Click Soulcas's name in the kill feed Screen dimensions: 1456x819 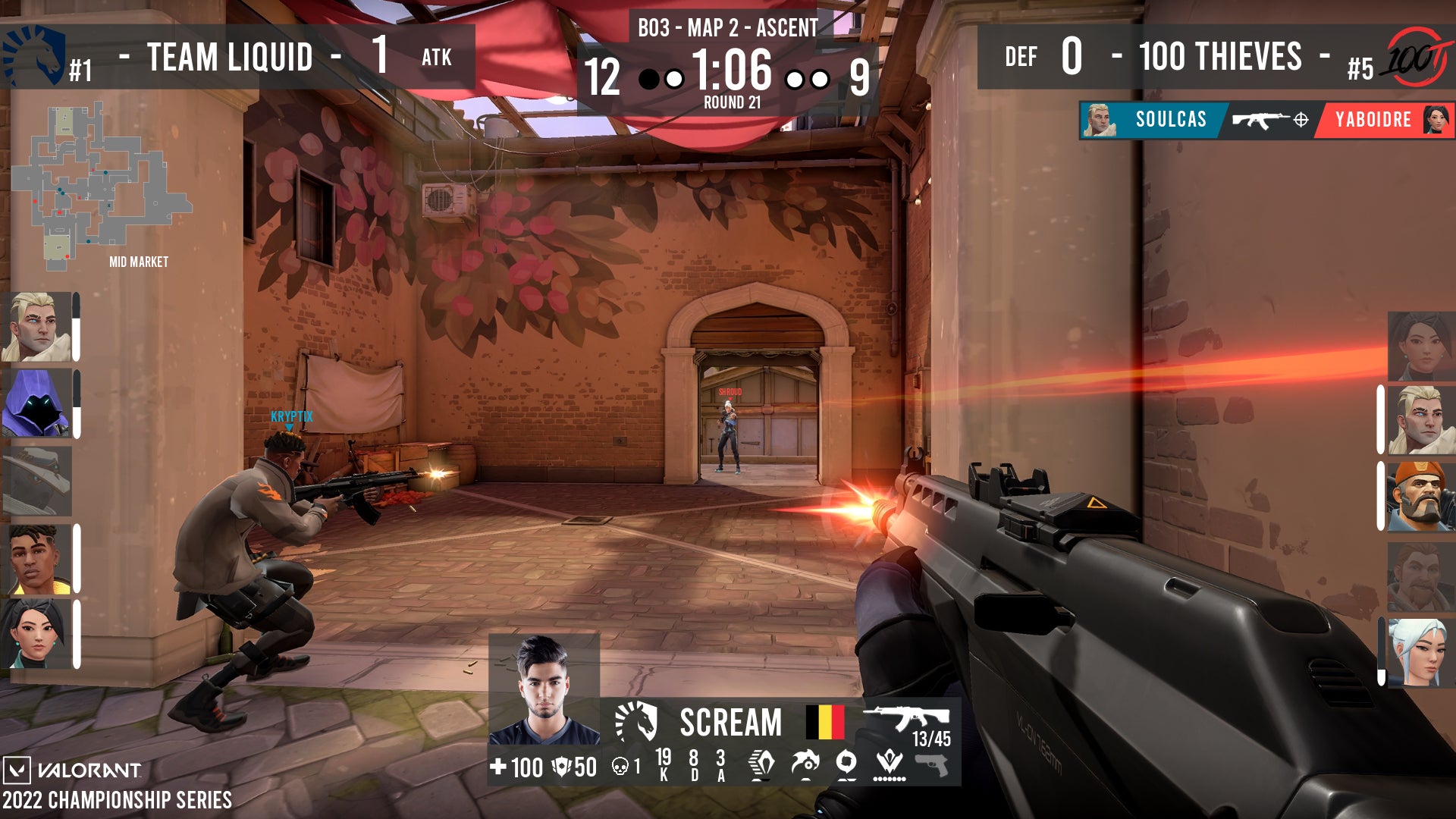click(x=1170, y=120)
